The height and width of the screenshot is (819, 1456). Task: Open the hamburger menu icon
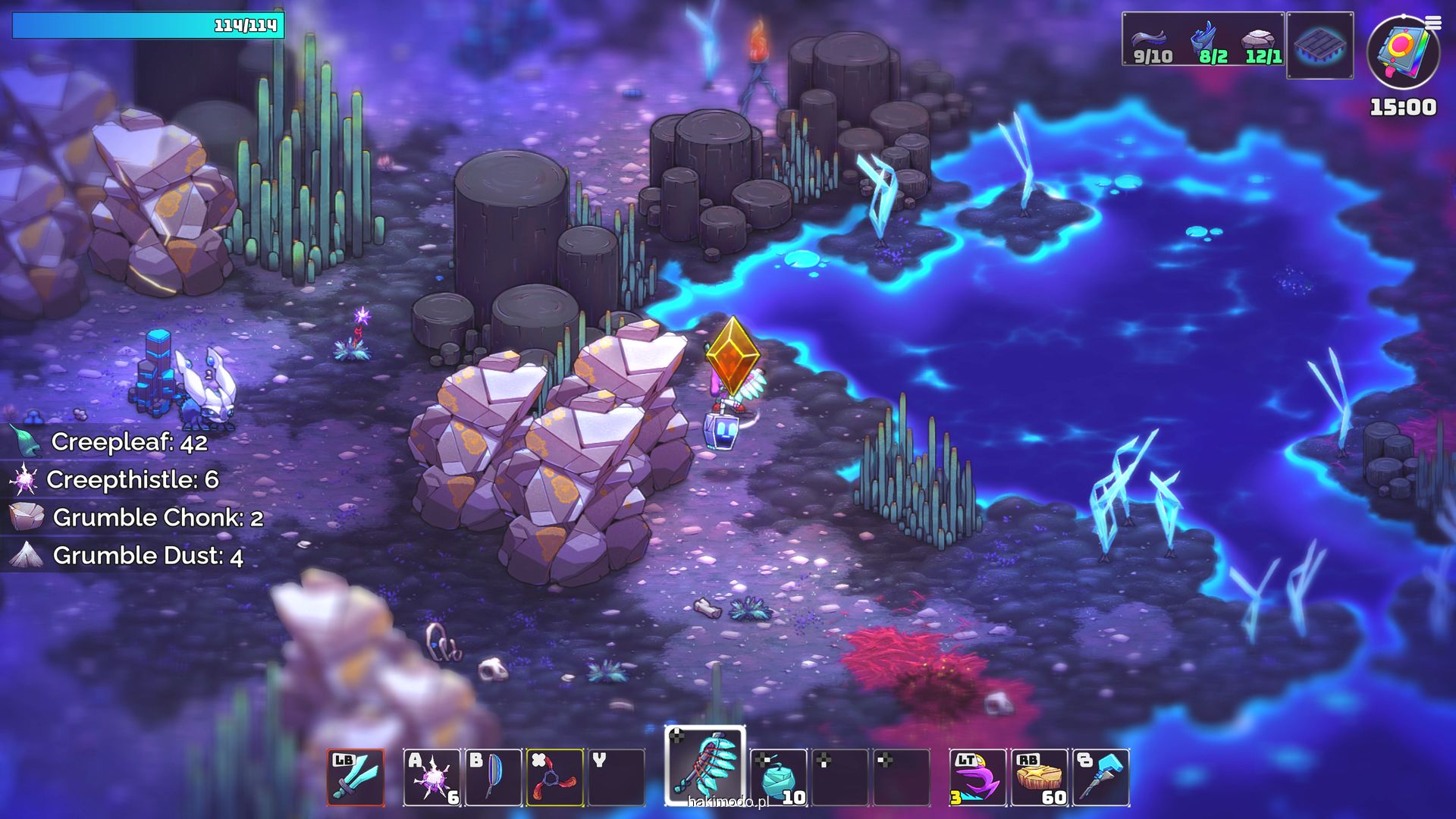click(1432, 23)
